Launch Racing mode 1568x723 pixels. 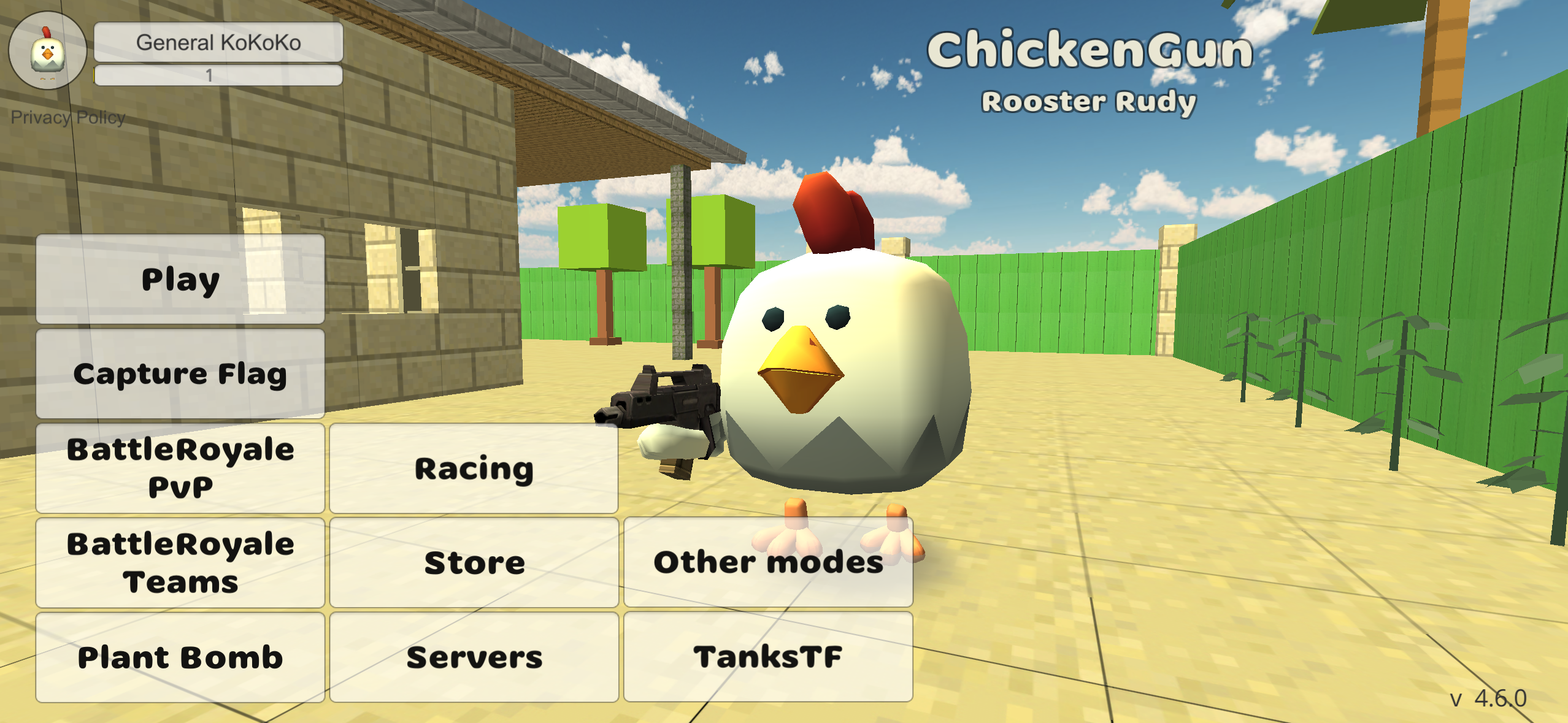pos(474,468)
